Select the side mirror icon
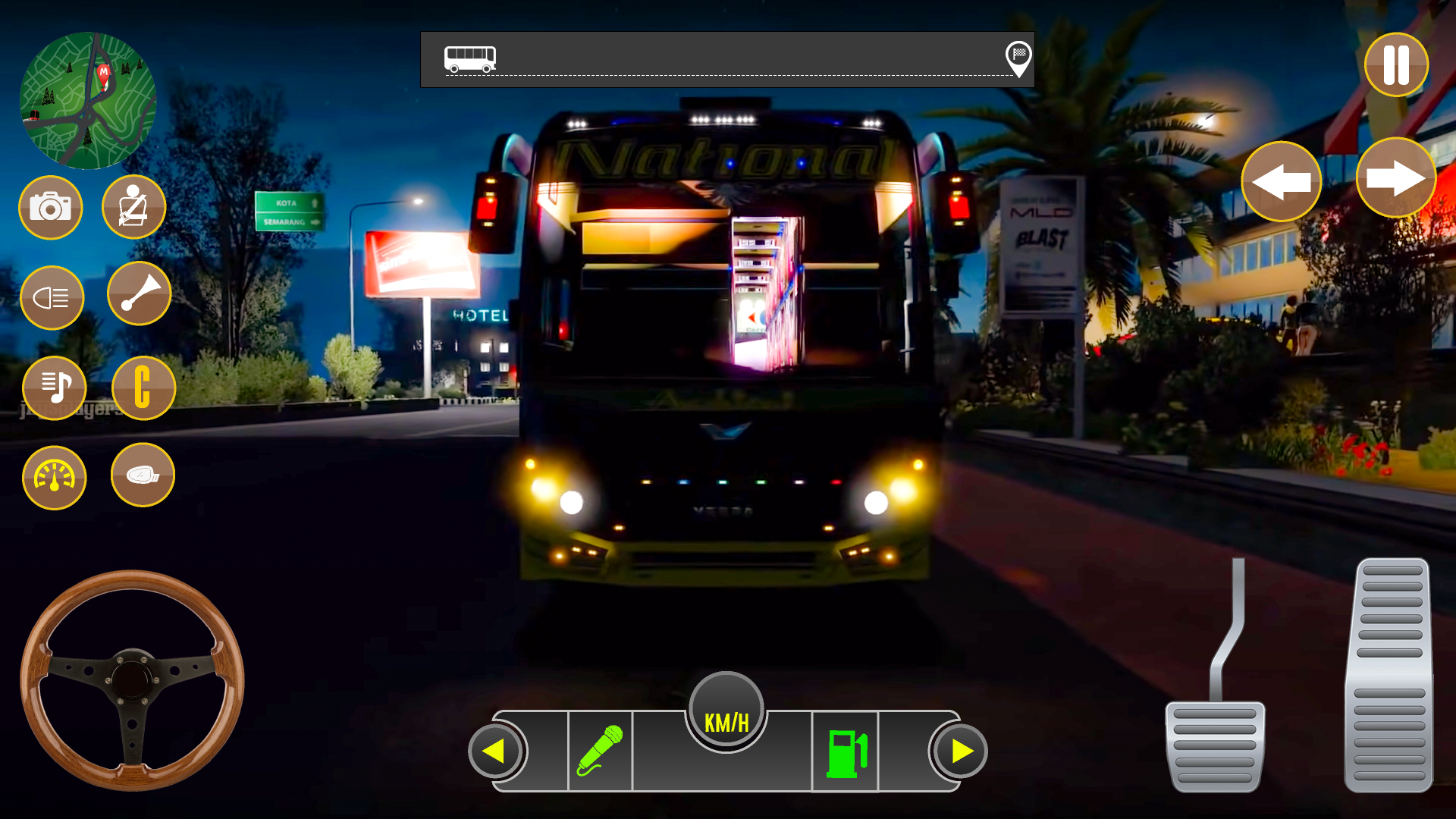 coord(143,475)
